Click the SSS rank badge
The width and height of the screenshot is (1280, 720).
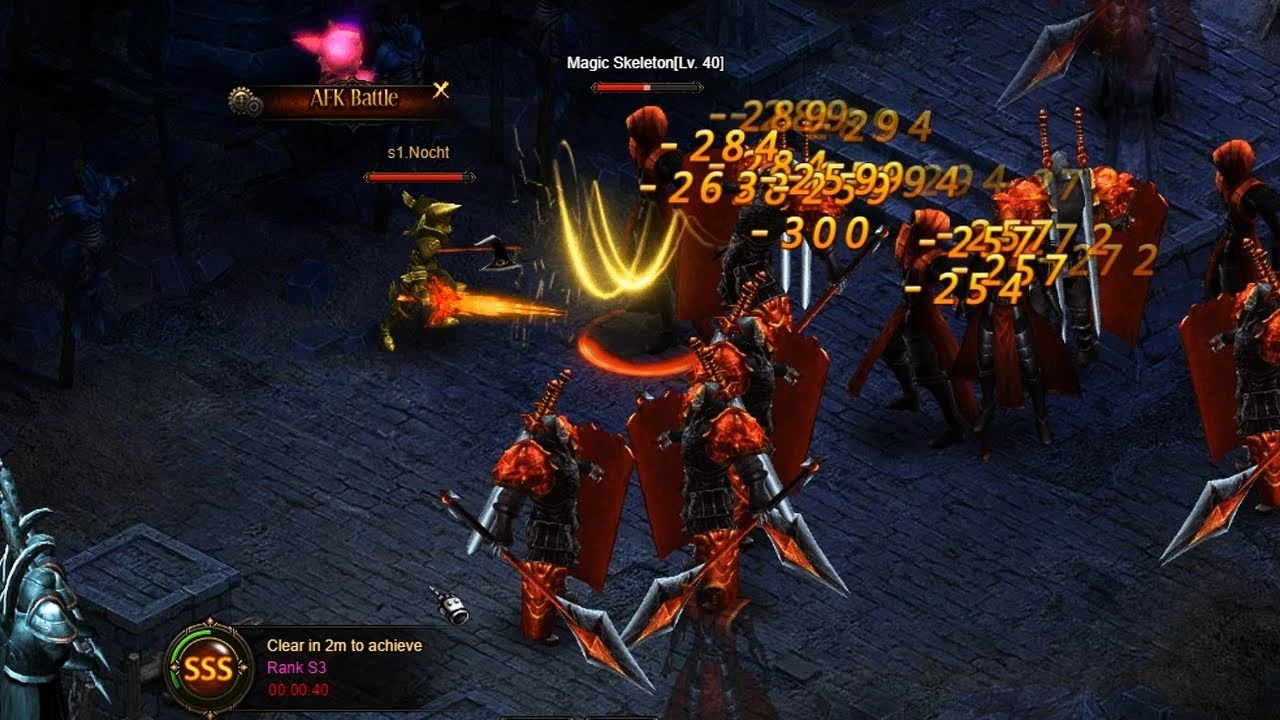pyautogui.click(x=209, y=669)
